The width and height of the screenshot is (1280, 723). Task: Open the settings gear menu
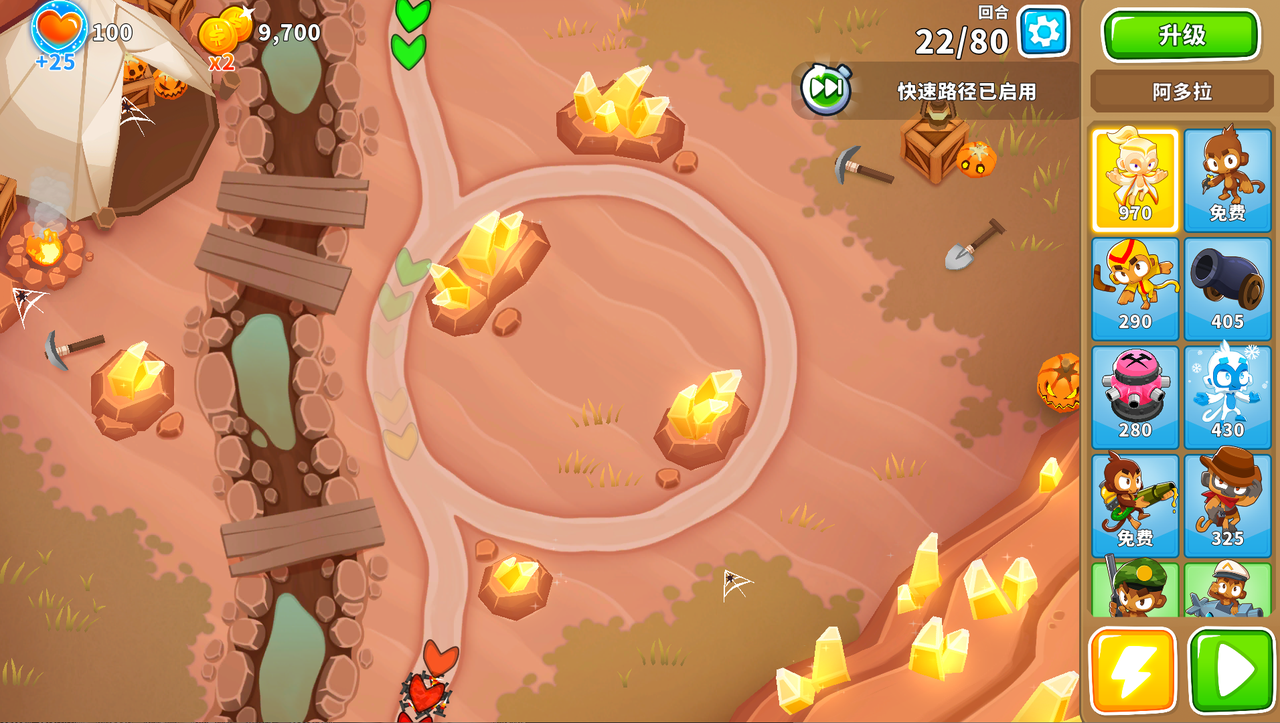[x=1042, y=31]
